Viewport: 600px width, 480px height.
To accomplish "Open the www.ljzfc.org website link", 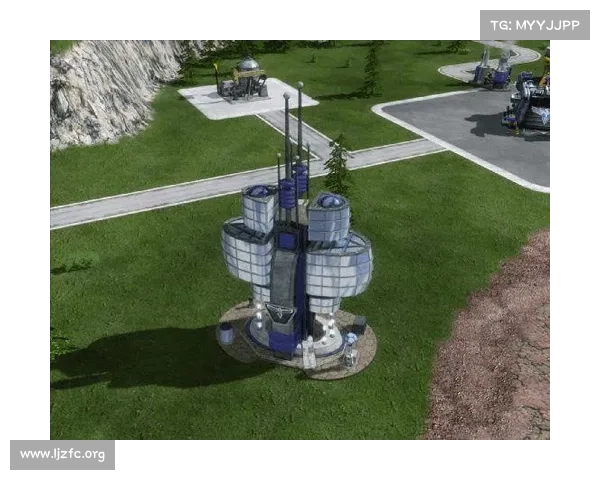I will [x=63, y=455].
